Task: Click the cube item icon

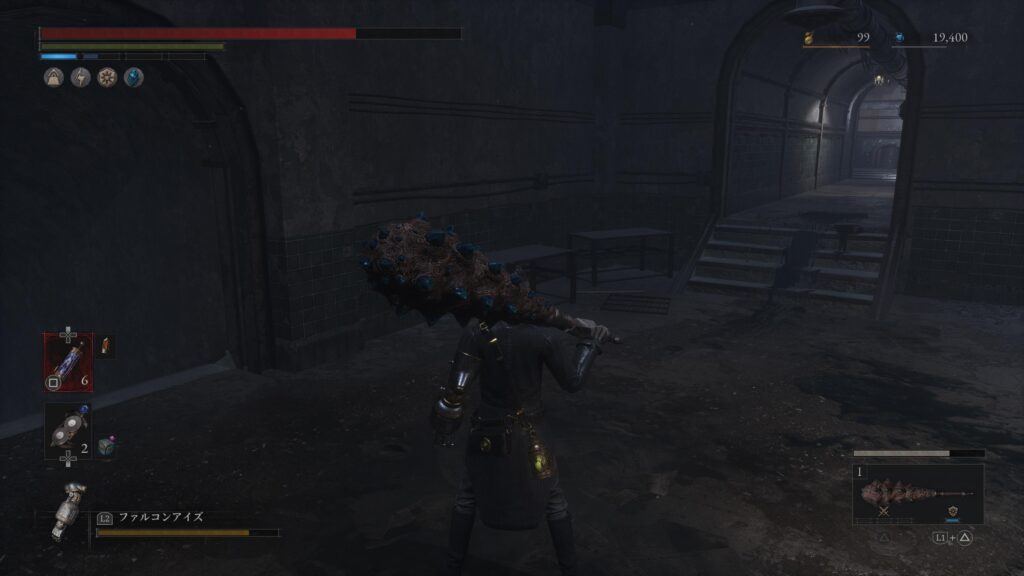Action: (107, 448)
